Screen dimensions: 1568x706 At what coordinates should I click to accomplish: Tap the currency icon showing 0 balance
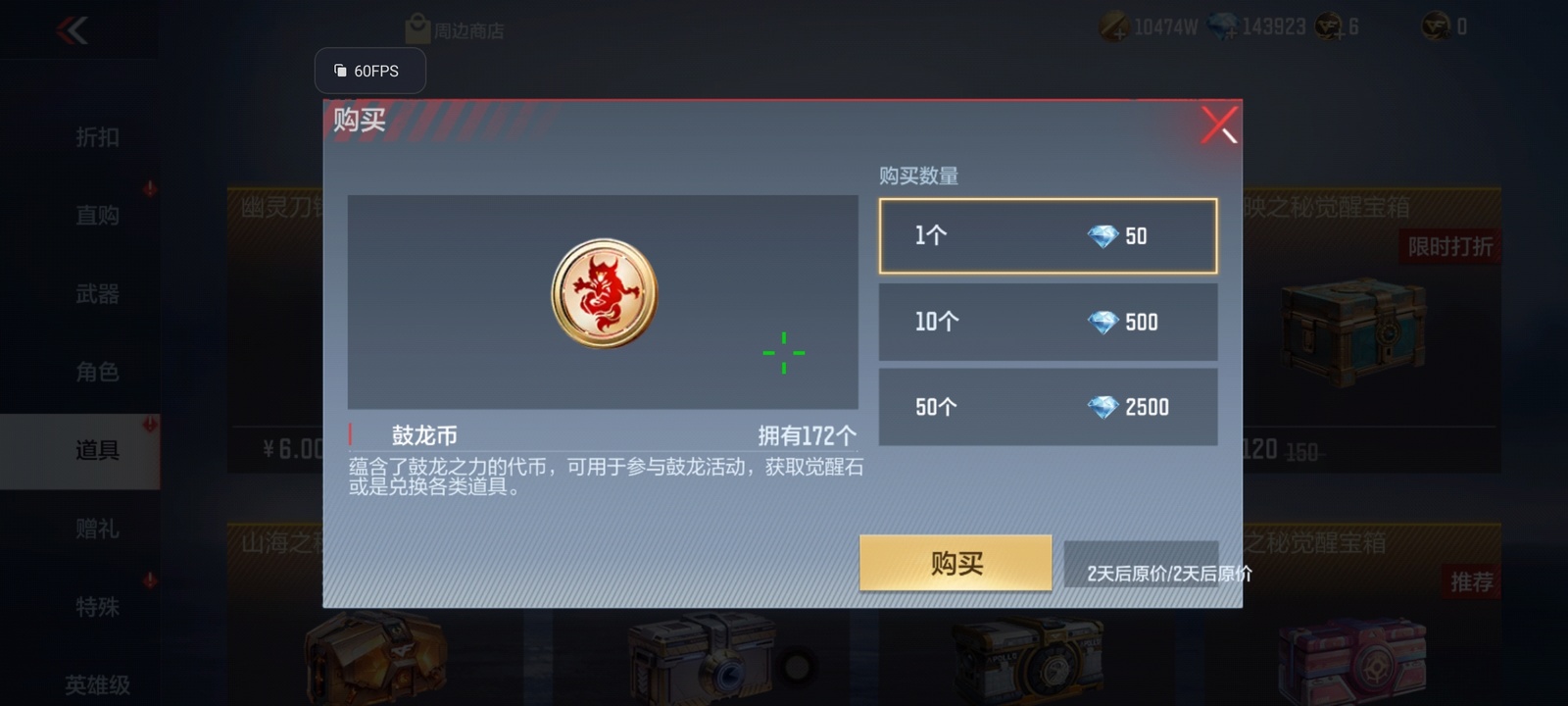[x=1431, y=26]
